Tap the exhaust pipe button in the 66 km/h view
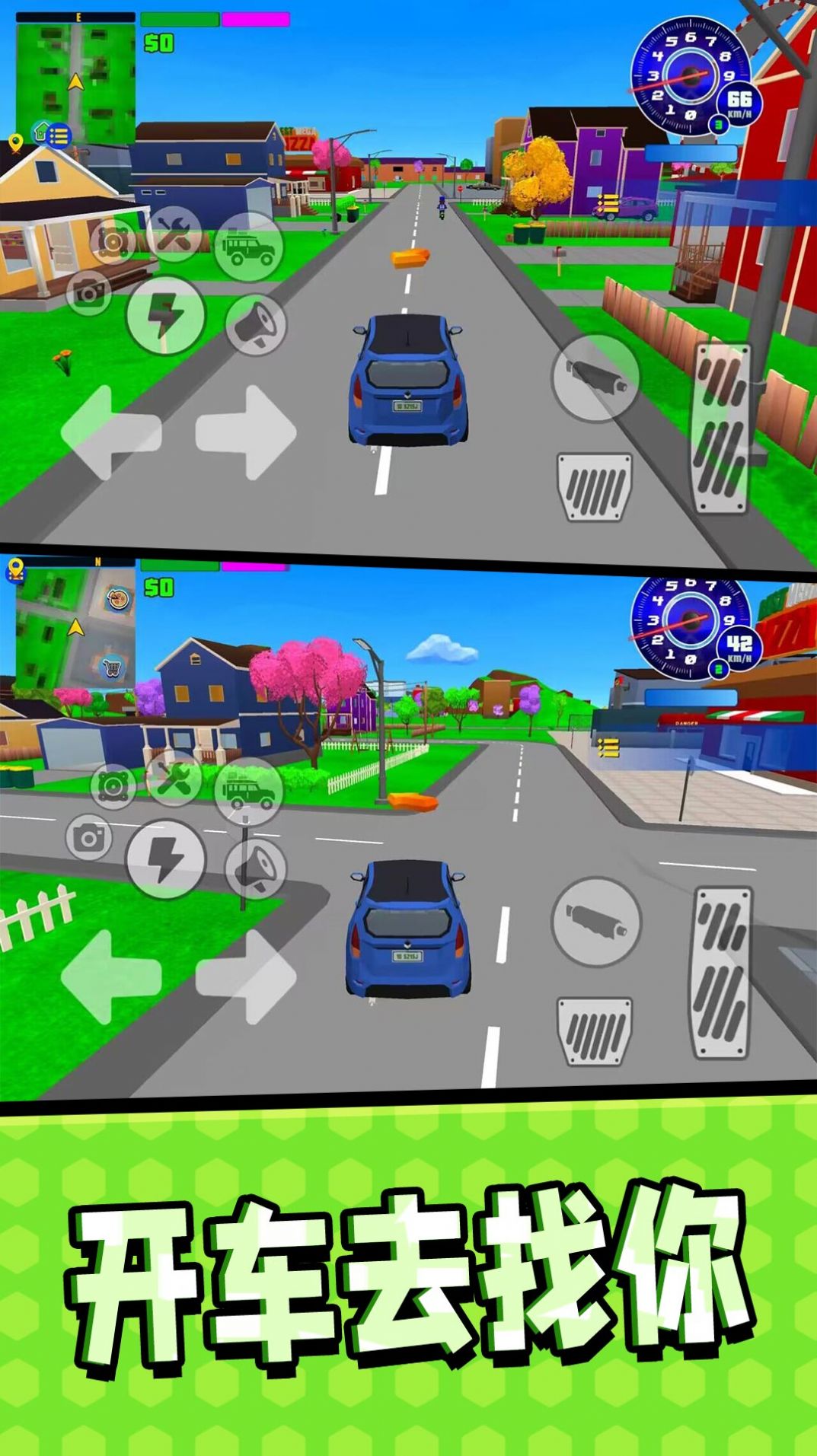Image resolution: width=817 pixels, height=1456 pixels. 596,377
